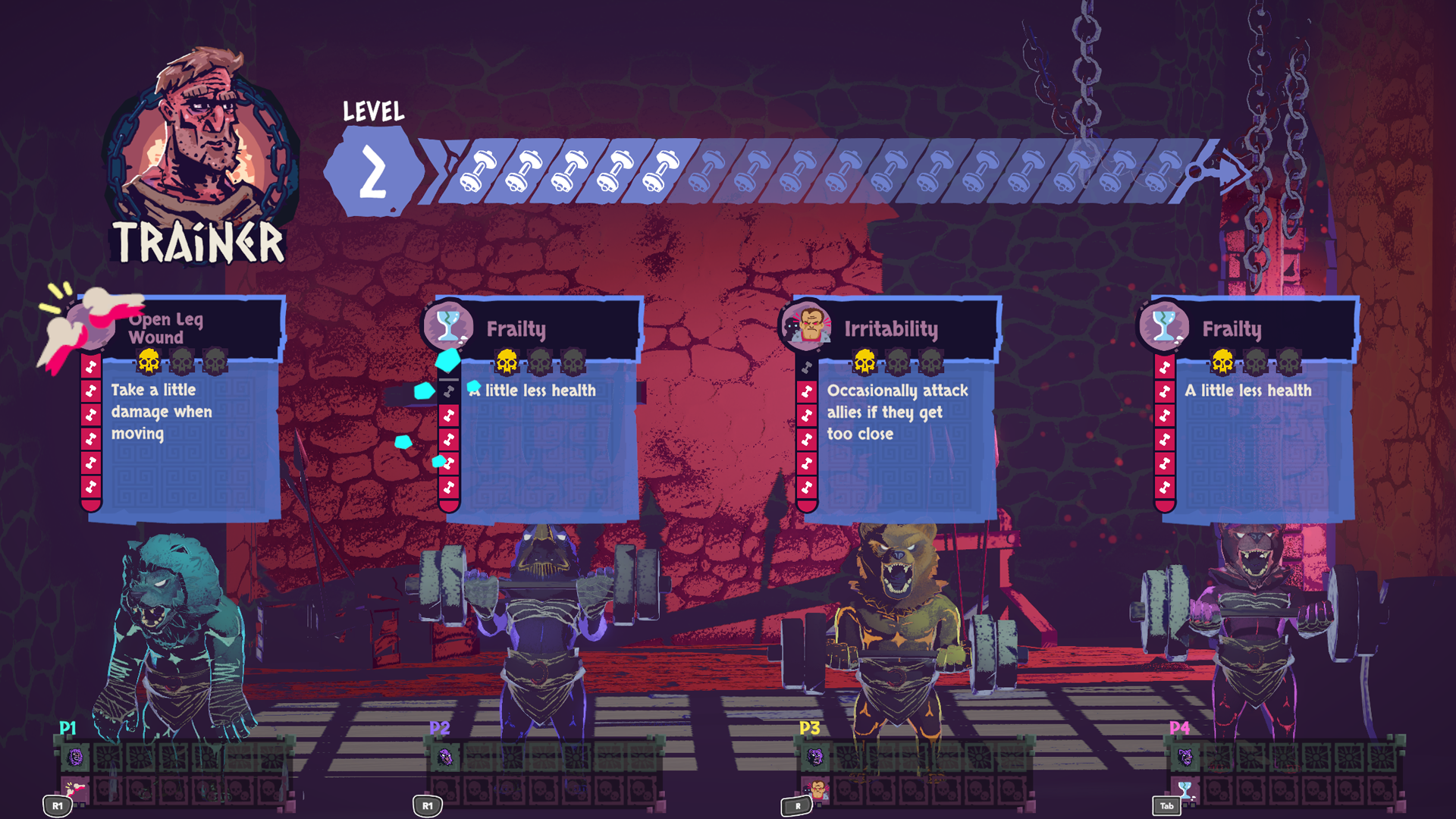Click the Trainer portrait
Screen dimensions: 1456x819
(199, 140)
